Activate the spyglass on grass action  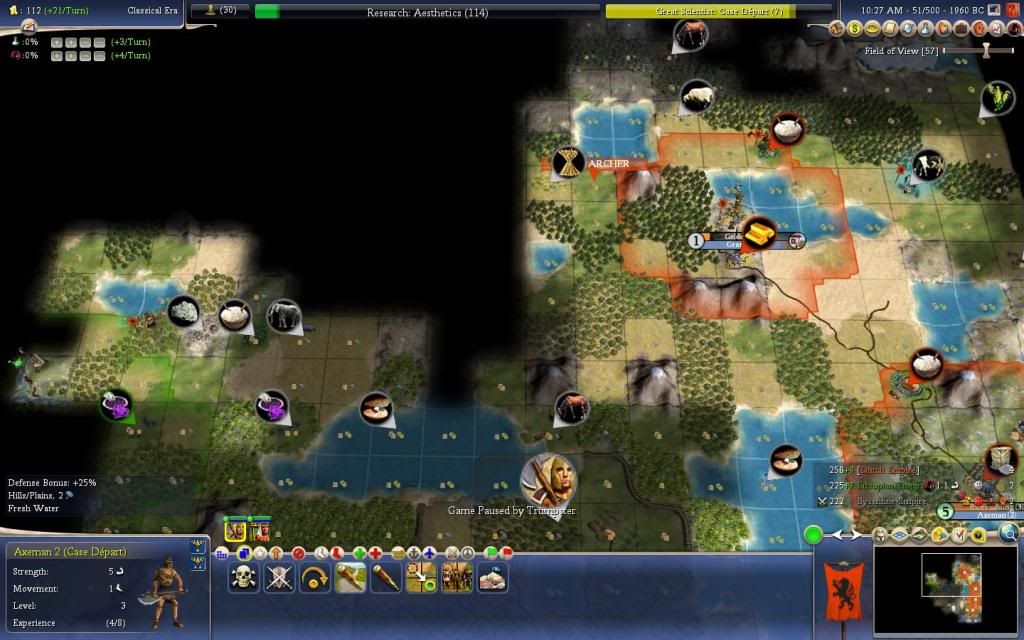coord(350,577)
